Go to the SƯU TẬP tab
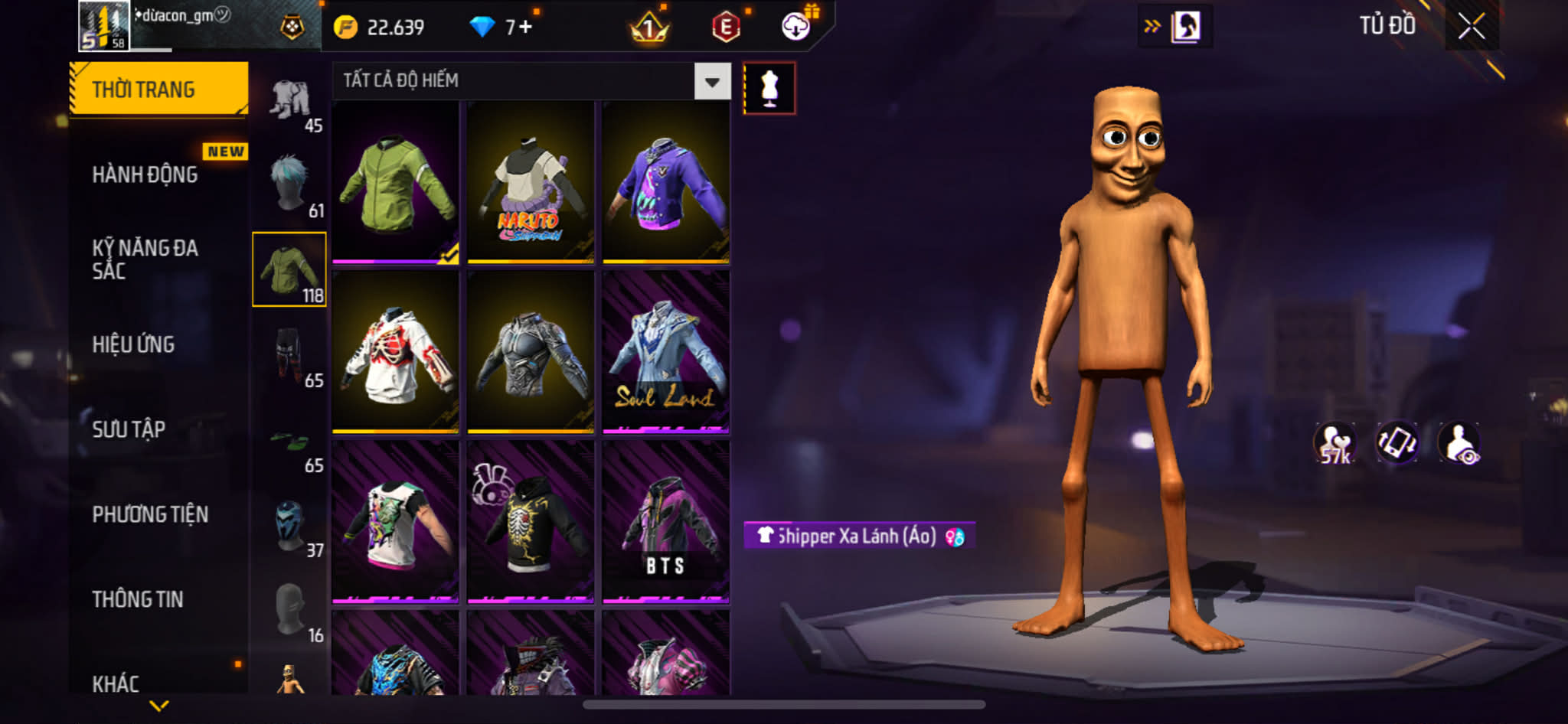 pyautogui.click(x=129, y=429)
